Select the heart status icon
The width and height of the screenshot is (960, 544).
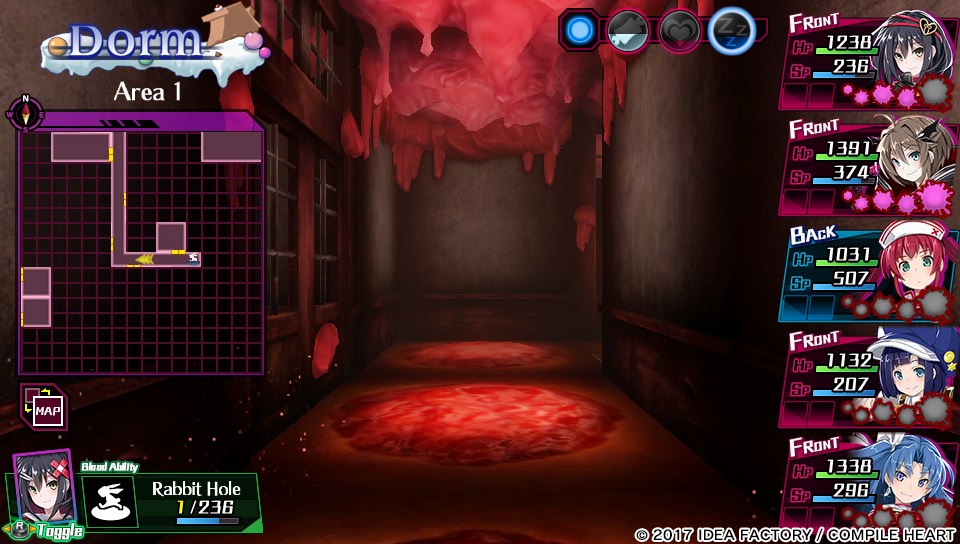coord(678,30)
